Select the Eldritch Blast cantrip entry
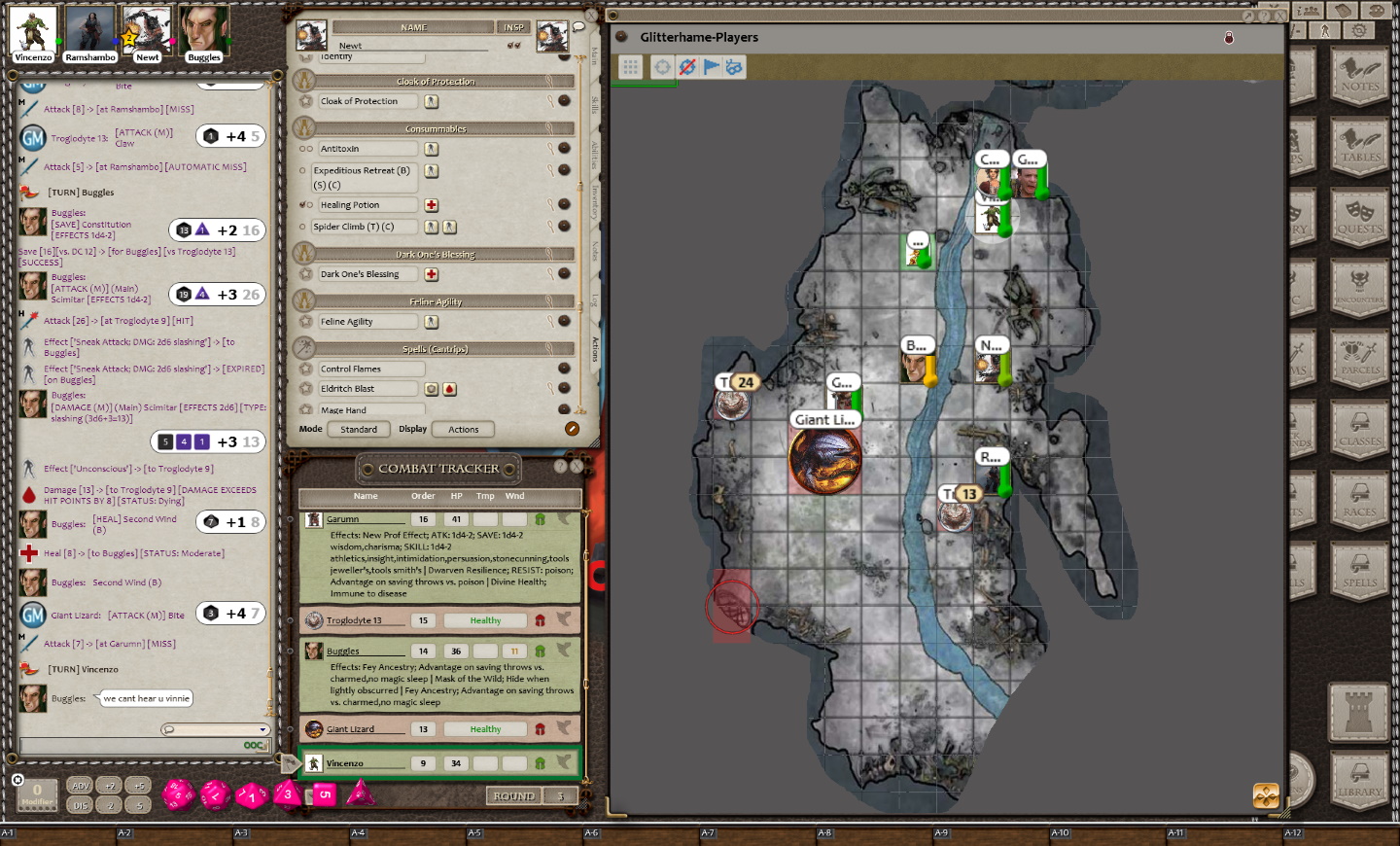Viewport: 1400px width, 846px height. tap(368, 389)
